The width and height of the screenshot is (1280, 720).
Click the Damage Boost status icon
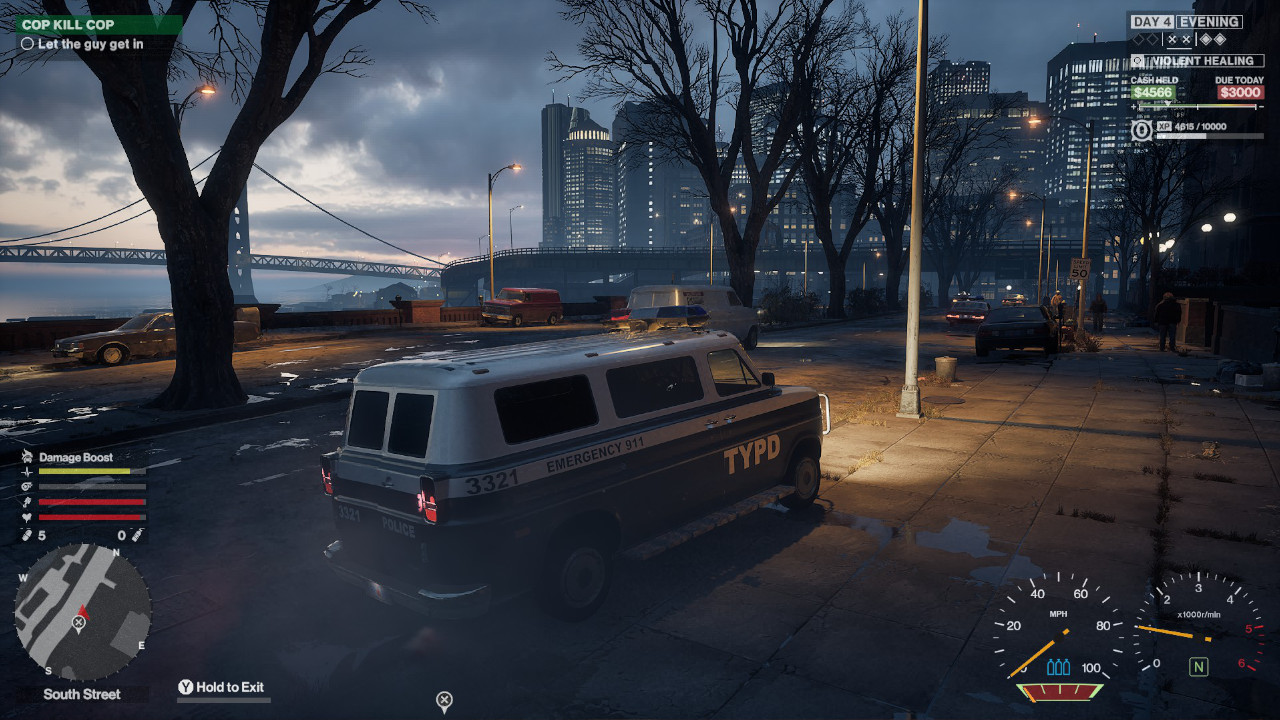(x=26, y=457)
